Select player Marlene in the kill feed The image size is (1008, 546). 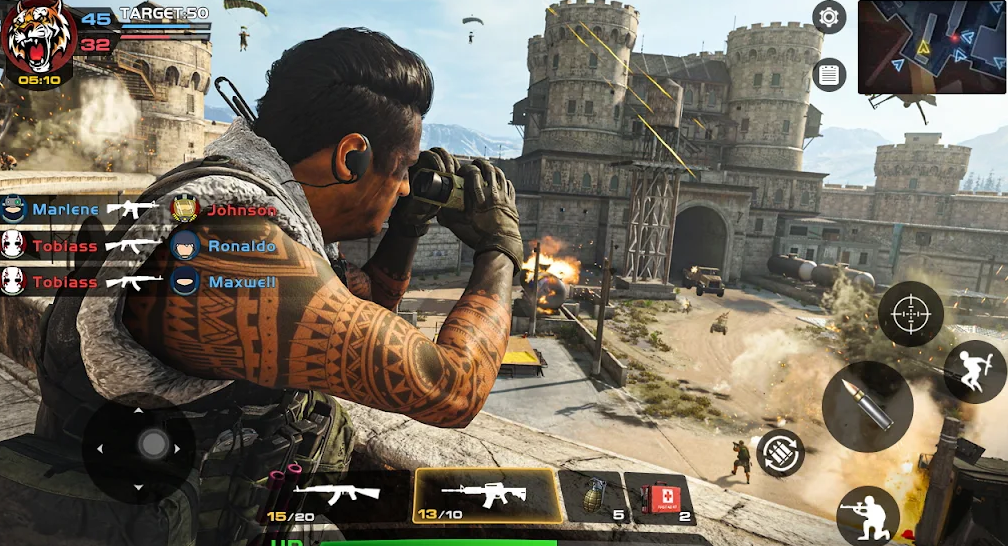[x=65, y=210]
